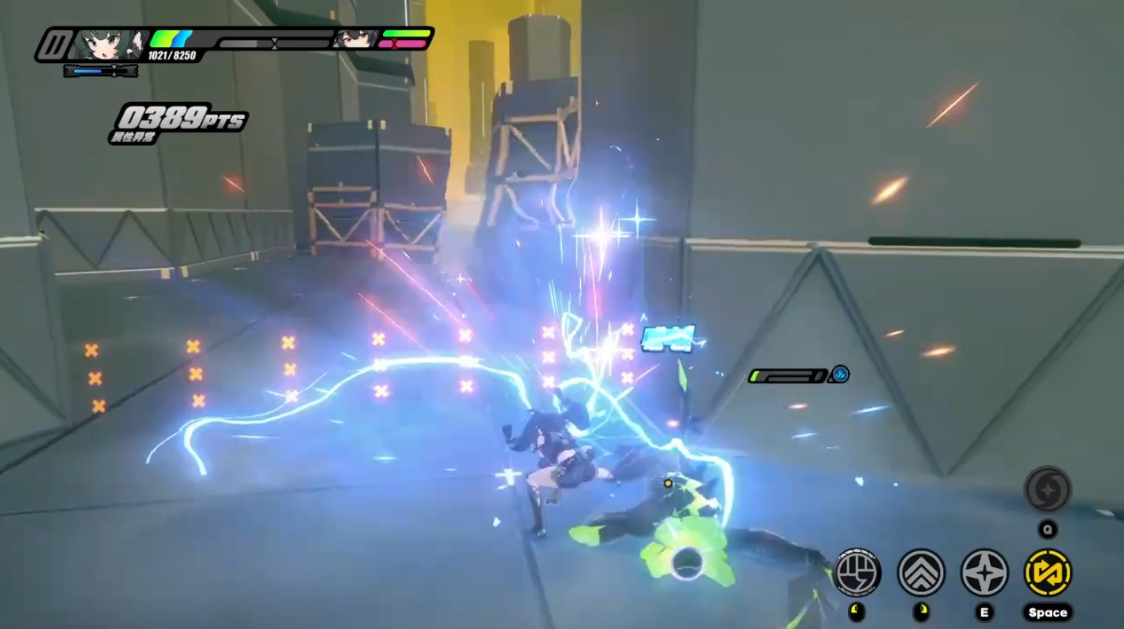Image resolution: width=1124 pixels, height=629 pixels.
Task: Switch to the dark-haired teammate portrait
Action: pos(353,39)
